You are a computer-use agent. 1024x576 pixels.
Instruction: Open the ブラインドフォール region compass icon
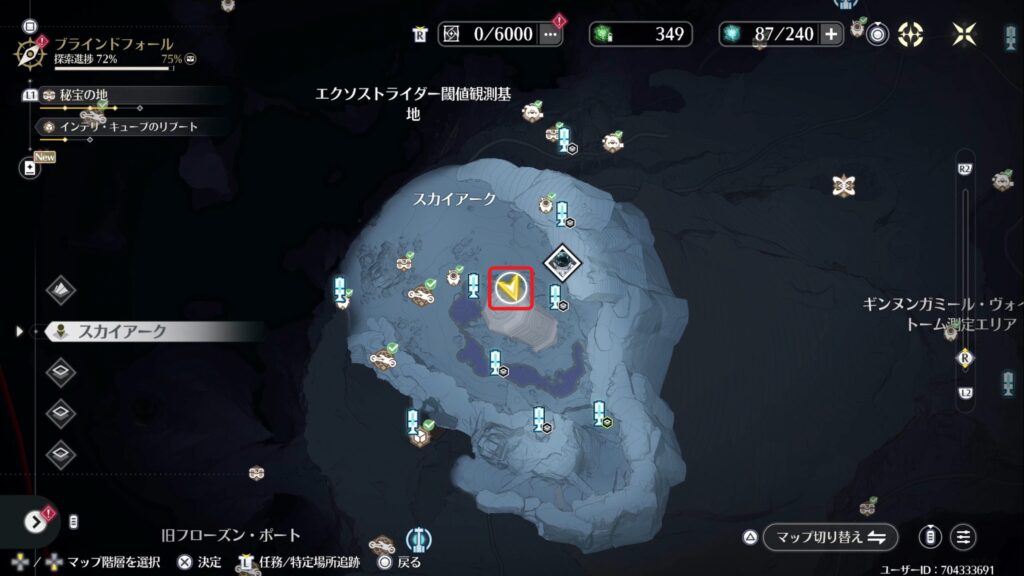tap(29, 51)
